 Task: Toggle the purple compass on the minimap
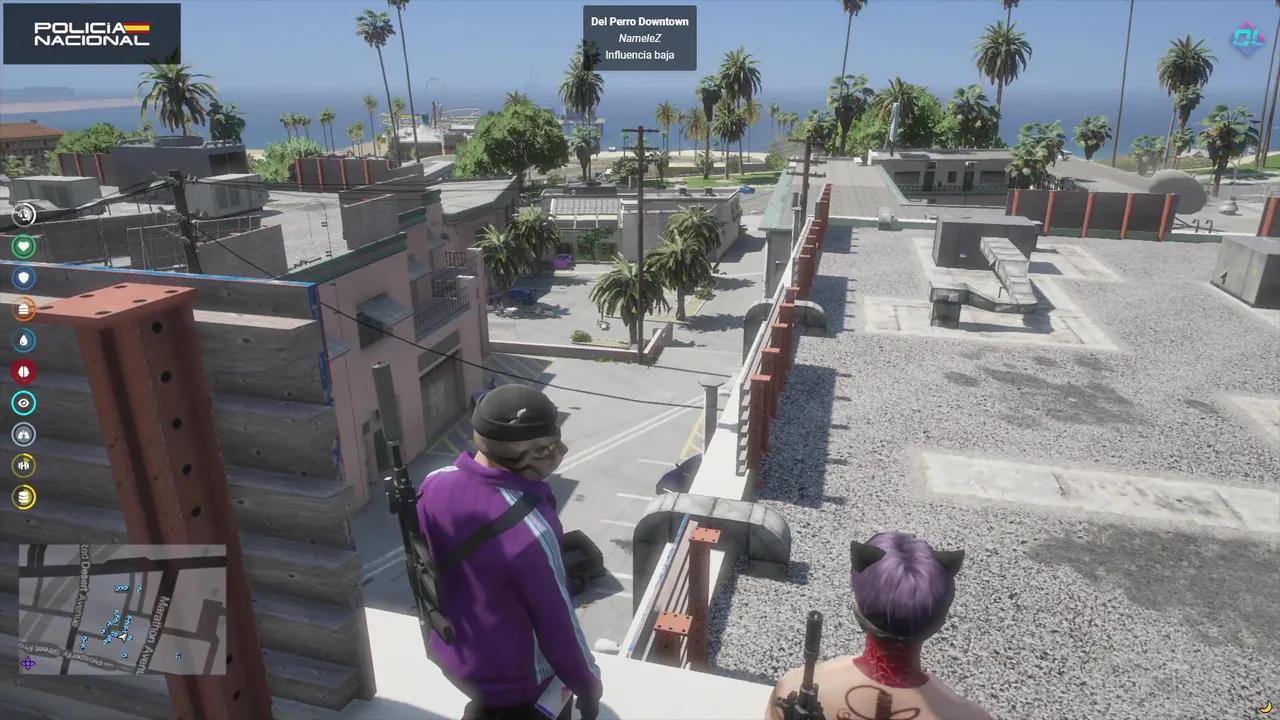tap(30, 663)
